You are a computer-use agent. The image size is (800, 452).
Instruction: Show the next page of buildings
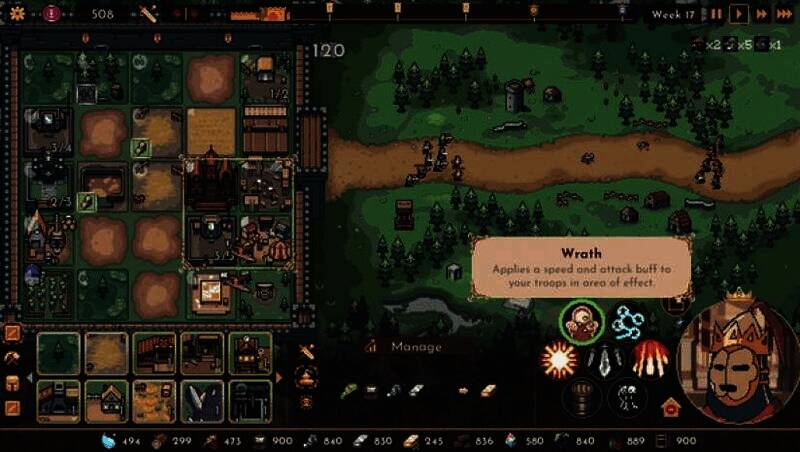(279, 377)
